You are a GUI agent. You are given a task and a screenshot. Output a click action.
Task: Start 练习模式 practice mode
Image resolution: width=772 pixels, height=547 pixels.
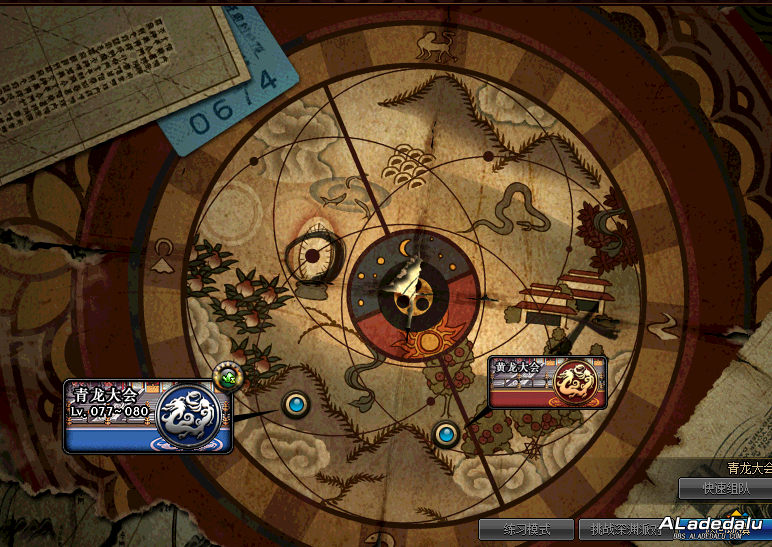click(525, 529)
